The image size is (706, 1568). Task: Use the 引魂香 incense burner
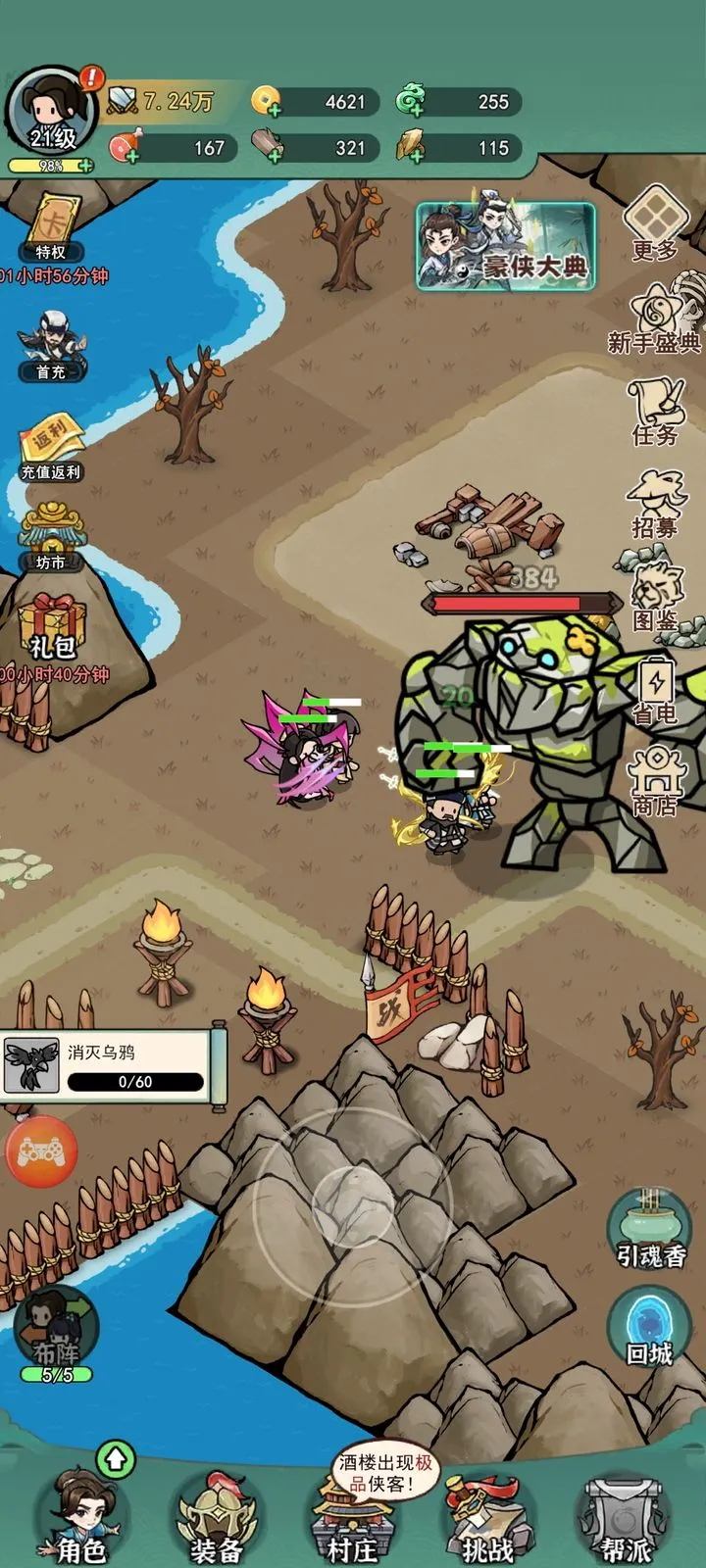click(x=647, y=1230)
